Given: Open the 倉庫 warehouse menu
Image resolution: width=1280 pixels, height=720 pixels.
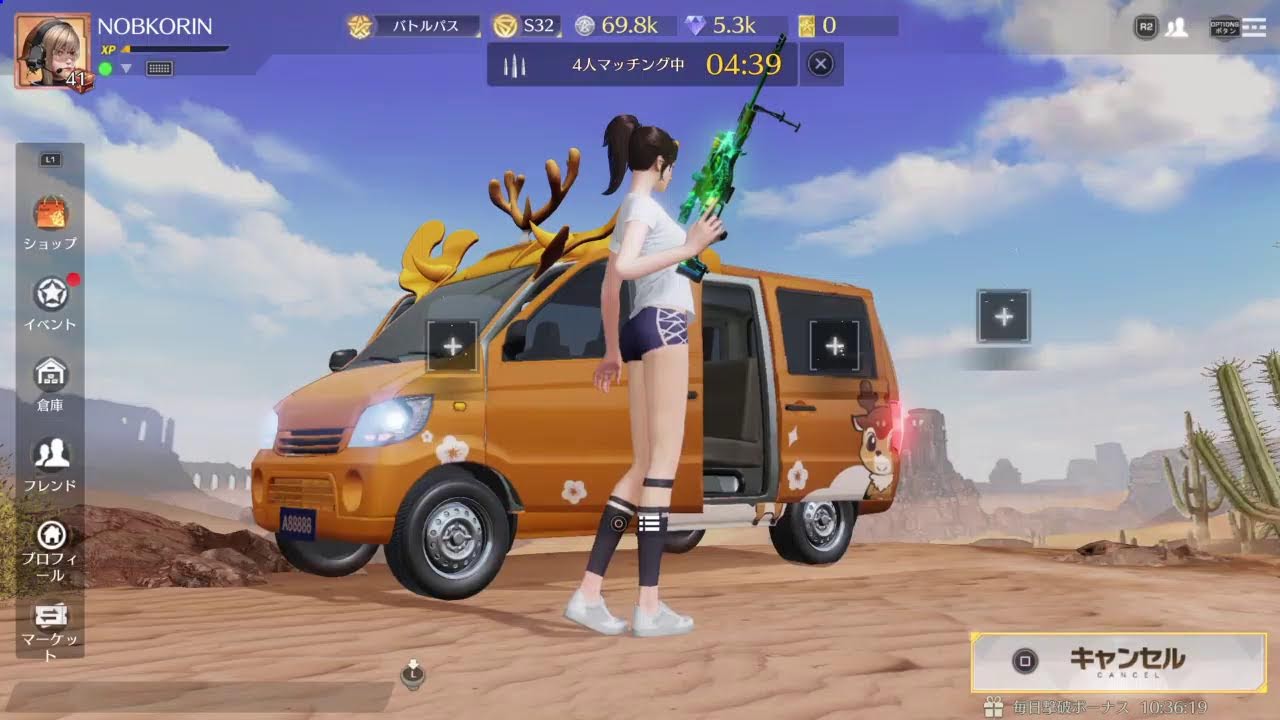Looking at the screenshot, I should pos(50,382).
